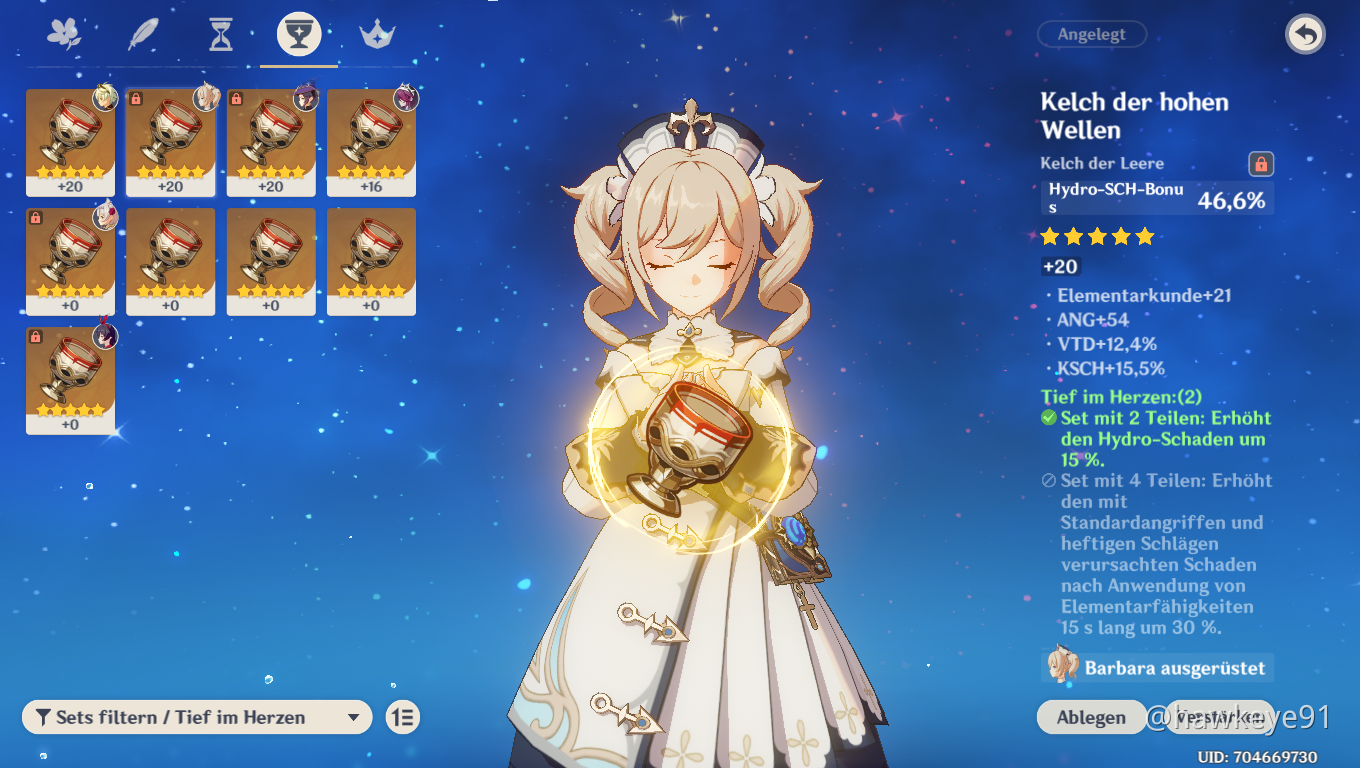The height and width of the screenshot is (768, 1360).
Task: Show the circlet crown artifact tab
Action: click(x=378, y=35)
